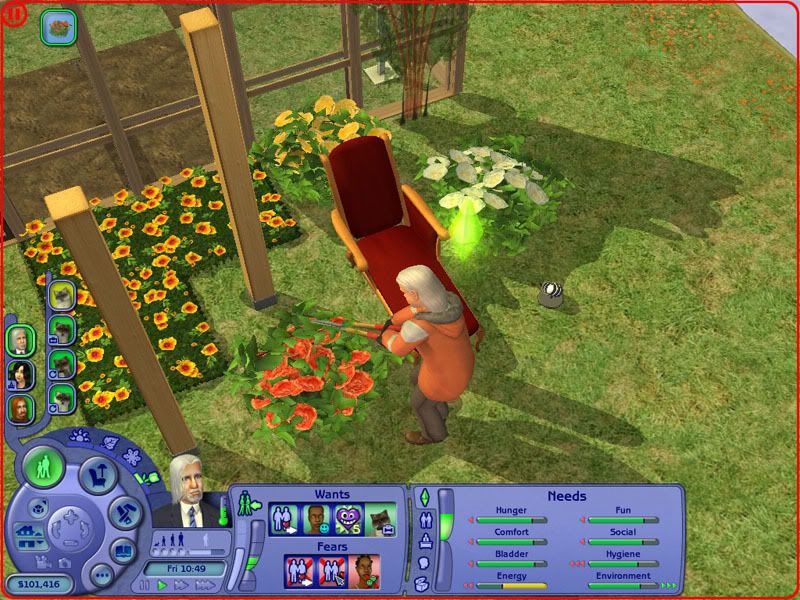This screenshot has width=800, height=600.
Task: Set game speed to triple fast-forward
Action: [205, 584]
